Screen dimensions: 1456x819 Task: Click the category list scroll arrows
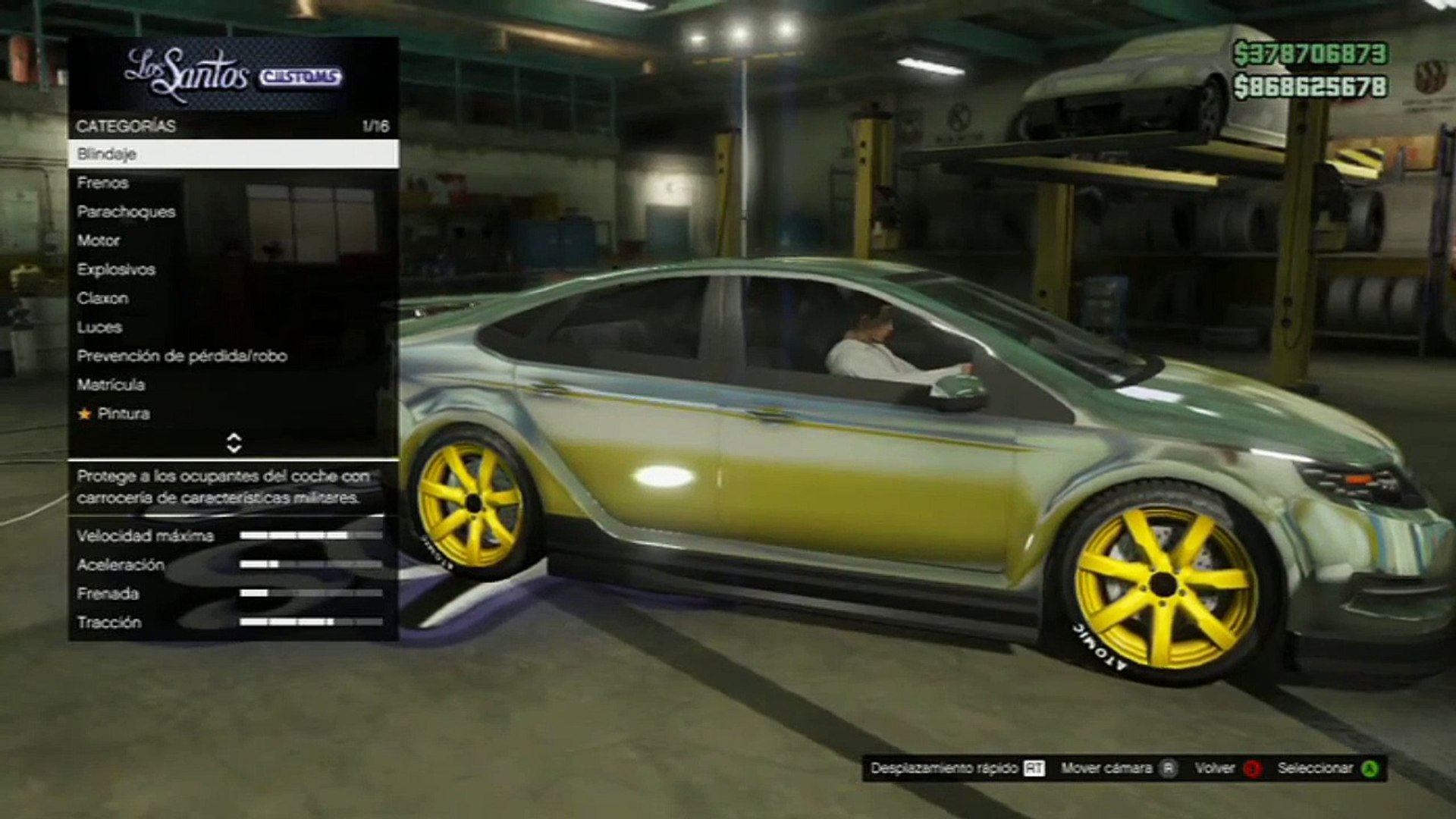point(234,443)
